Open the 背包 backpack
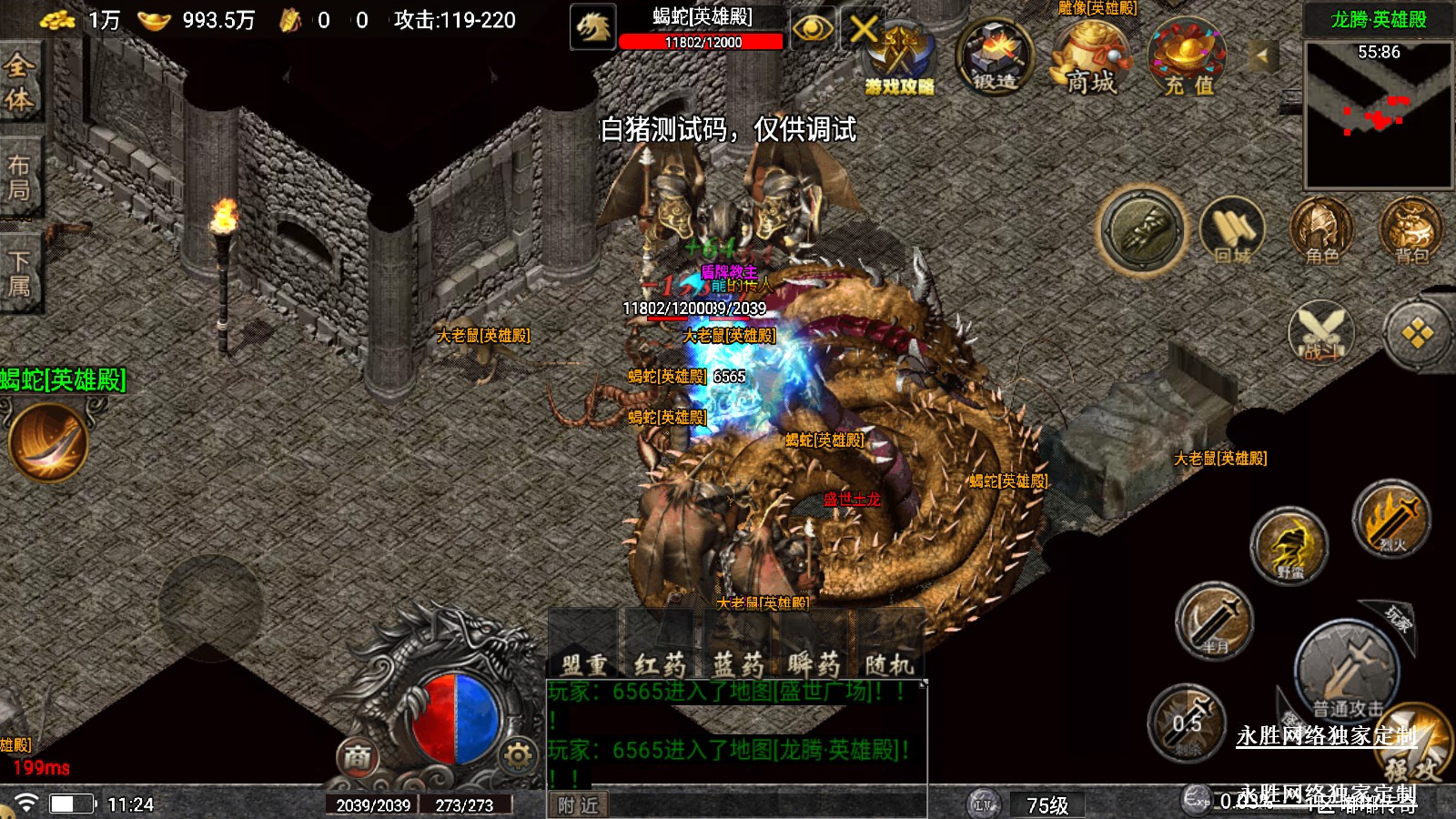The height and width of the screenshot is (819, 1456). pos(1410,231)
